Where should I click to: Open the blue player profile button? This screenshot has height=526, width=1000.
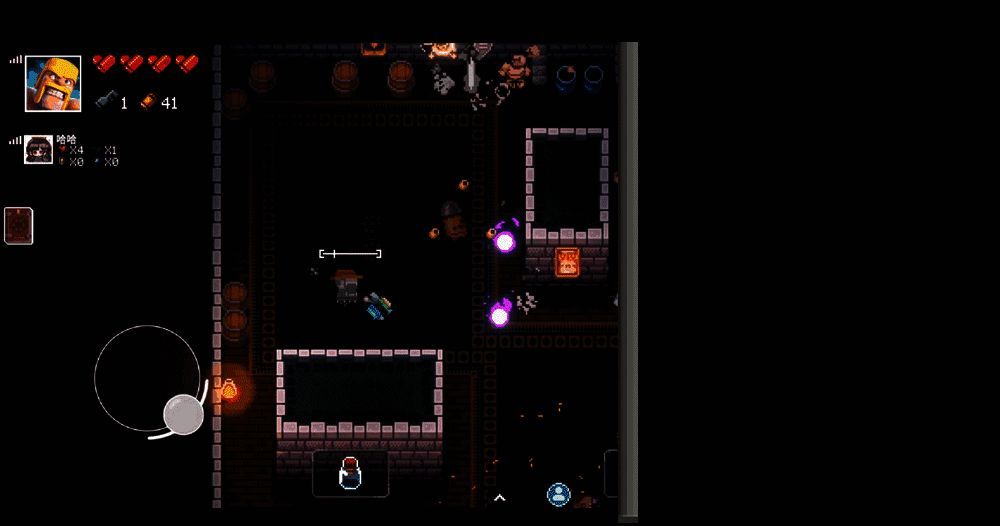click(558, 494)
